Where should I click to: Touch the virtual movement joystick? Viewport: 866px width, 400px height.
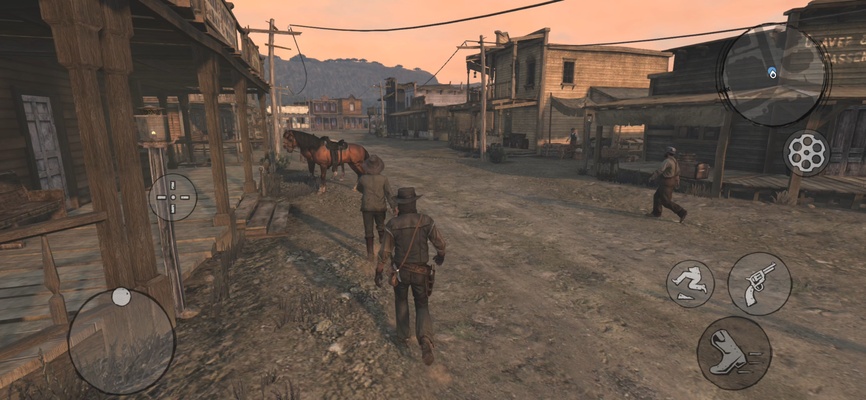(121, 341)
